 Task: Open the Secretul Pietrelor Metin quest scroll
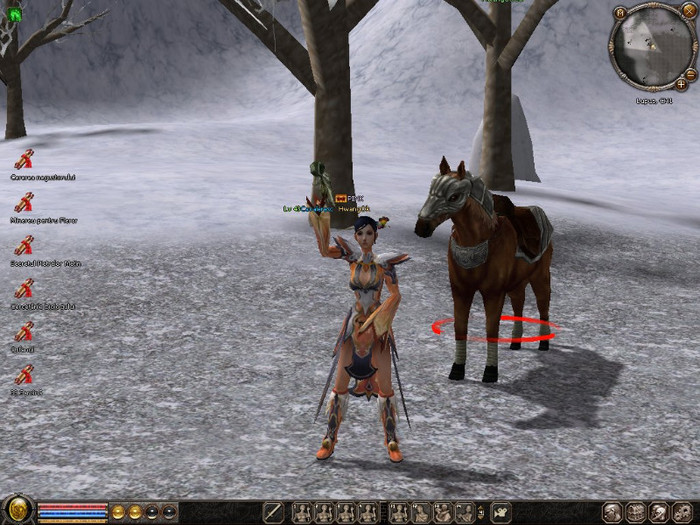point(24,245)
